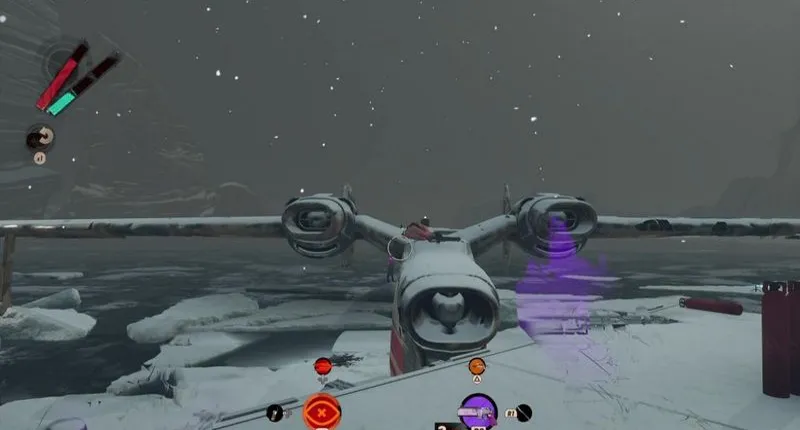800x430 pixels.
Task: Activate the large red eye power icon
Action: click(x=322, y=410)
